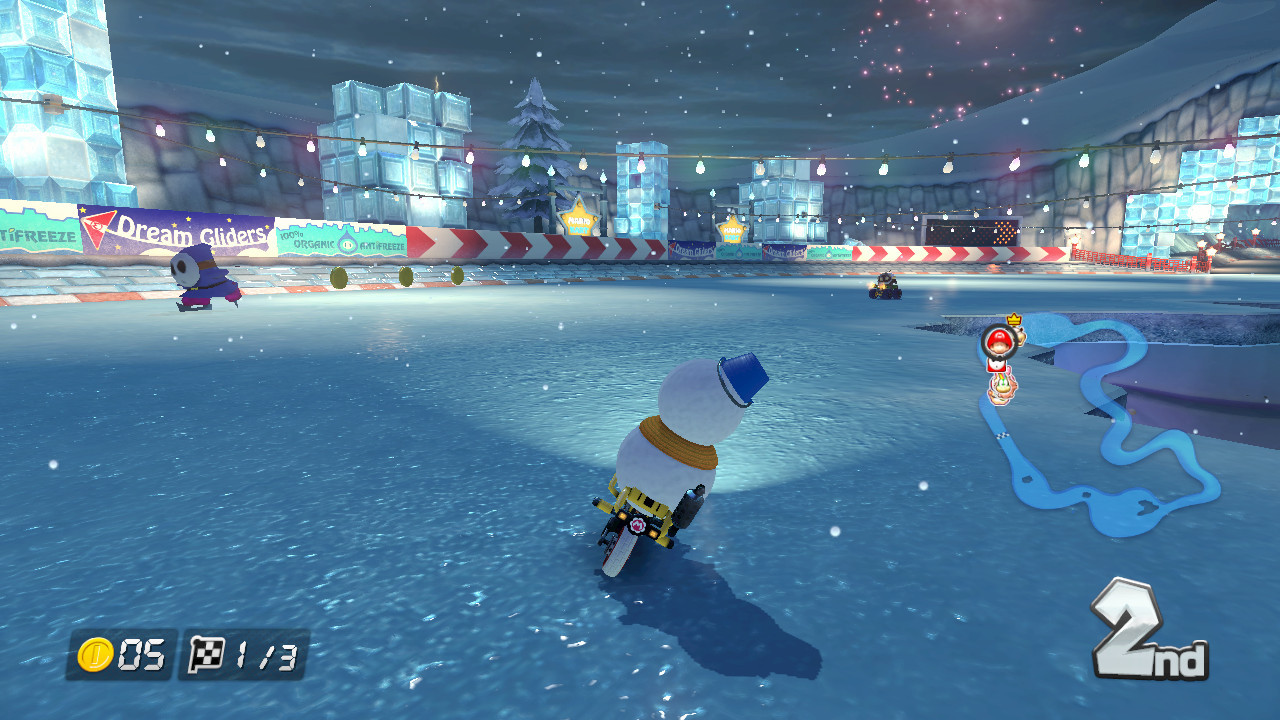1280x720 pixels.
Task: Click the Baby Mario head on the minimap
Action: point(998,342)
